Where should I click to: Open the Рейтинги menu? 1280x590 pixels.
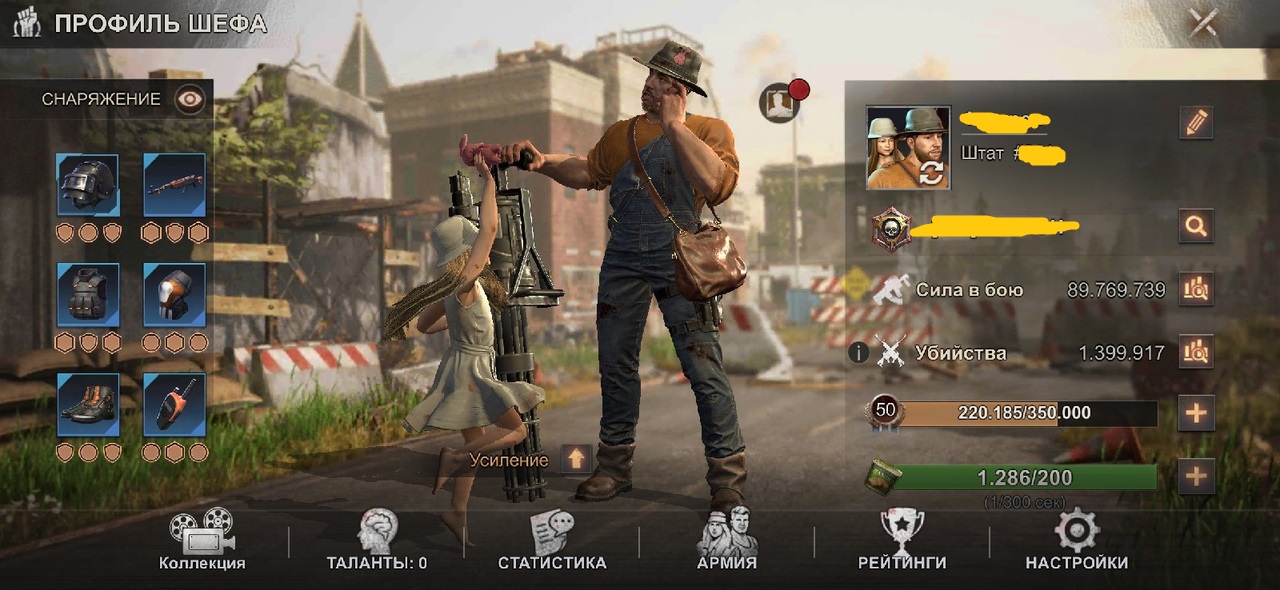pos(902,541)
